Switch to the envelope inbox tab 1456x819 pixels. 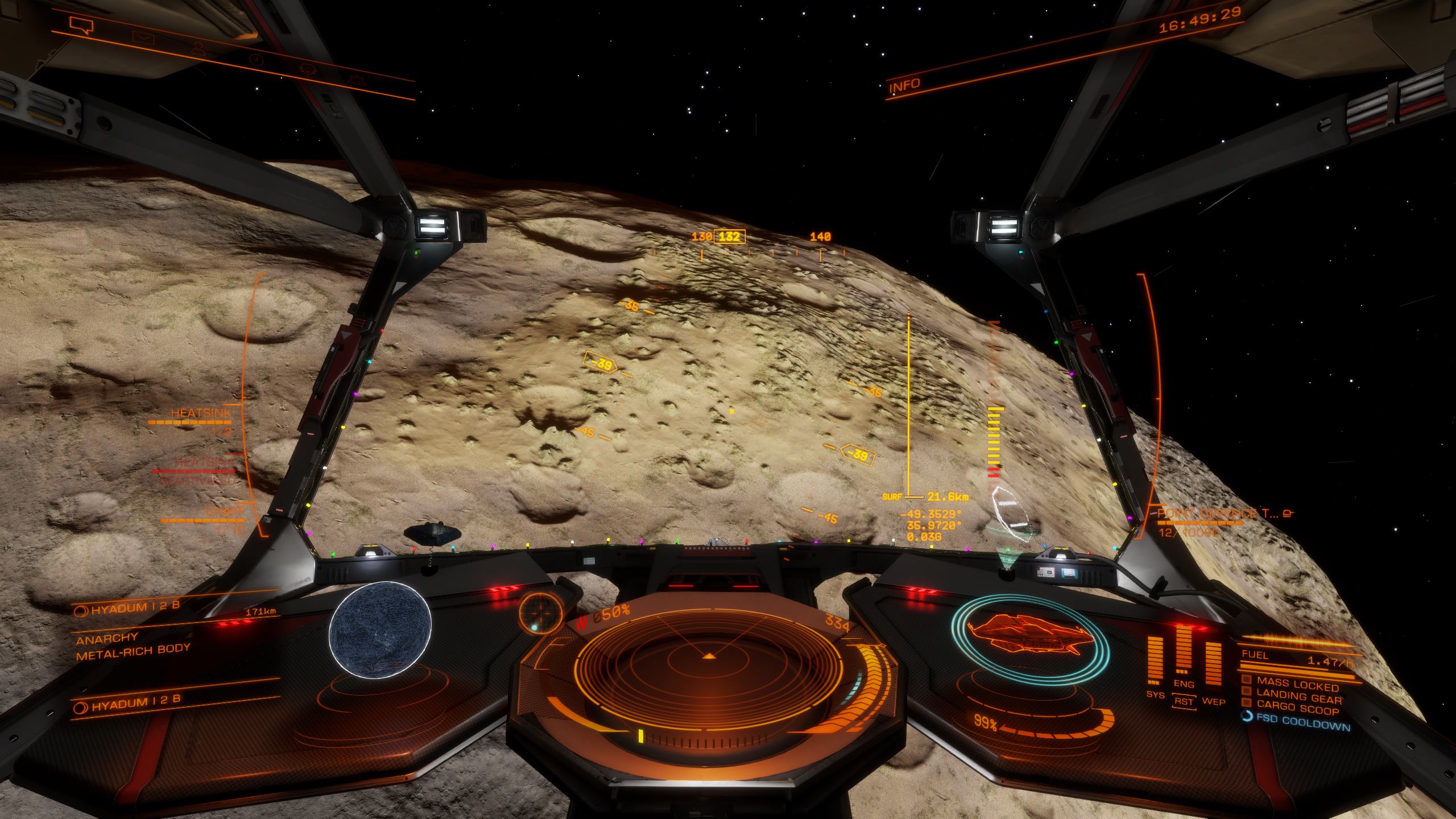tap(142, 38)
